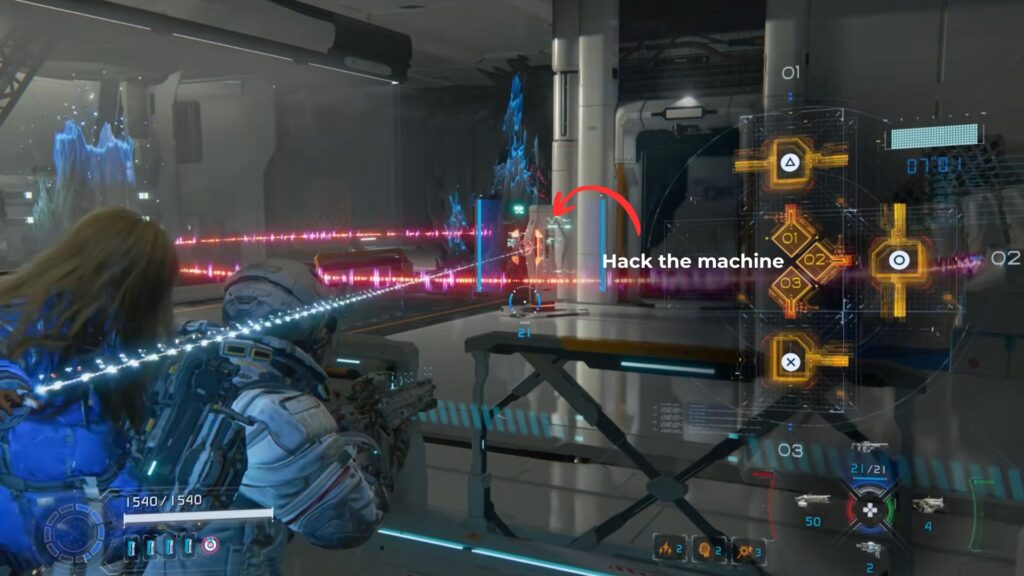Image resolution: width=1024 pixels, height=576 pixels.
Task: Click the weapon wheel center d-pad icon
Action: 868,506
